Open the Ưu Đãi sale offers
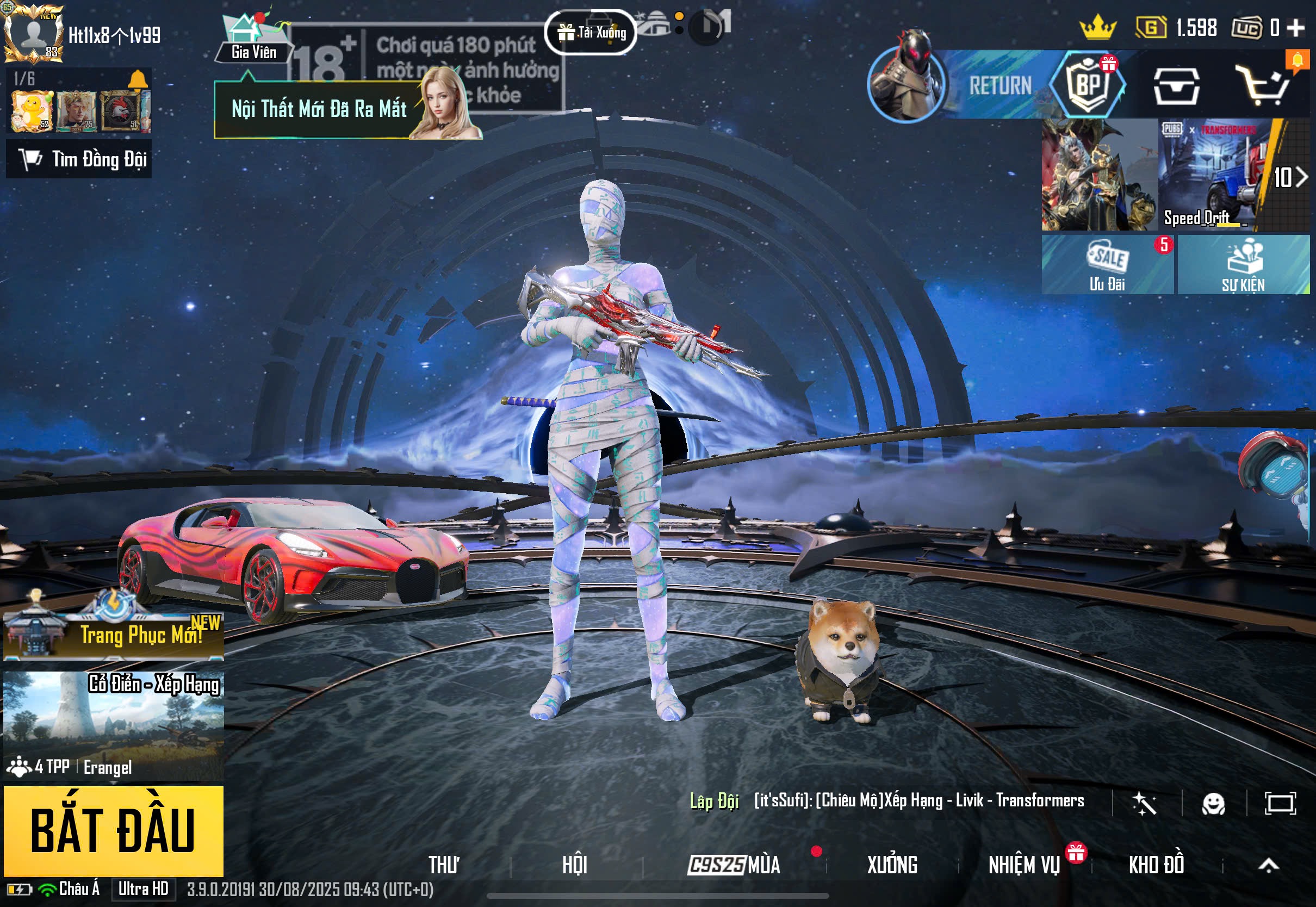 pyautogui.click(x=1107, y=265)
